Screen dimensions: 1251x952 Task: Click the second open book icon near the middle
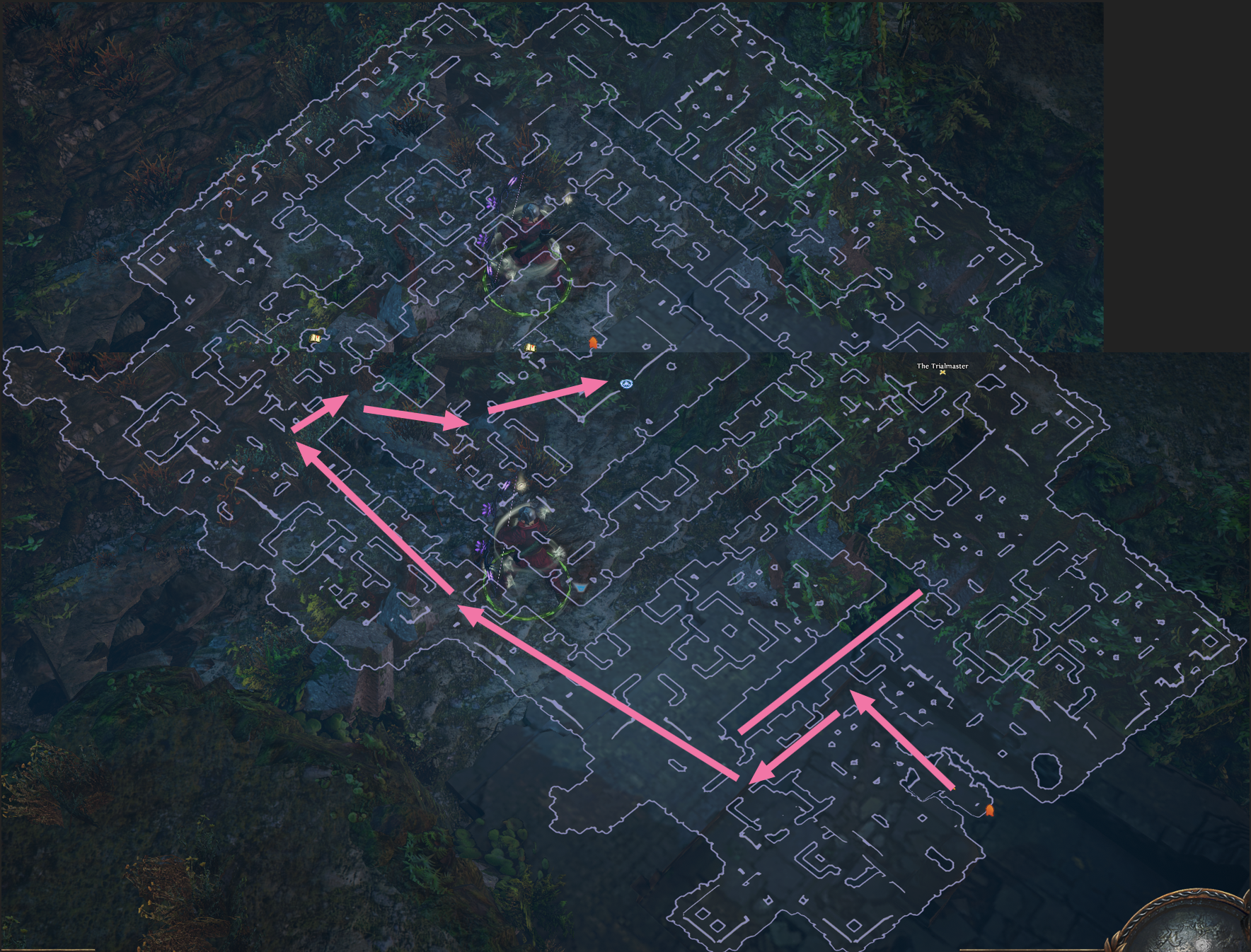pyautogui.click(x=529, y=349)
